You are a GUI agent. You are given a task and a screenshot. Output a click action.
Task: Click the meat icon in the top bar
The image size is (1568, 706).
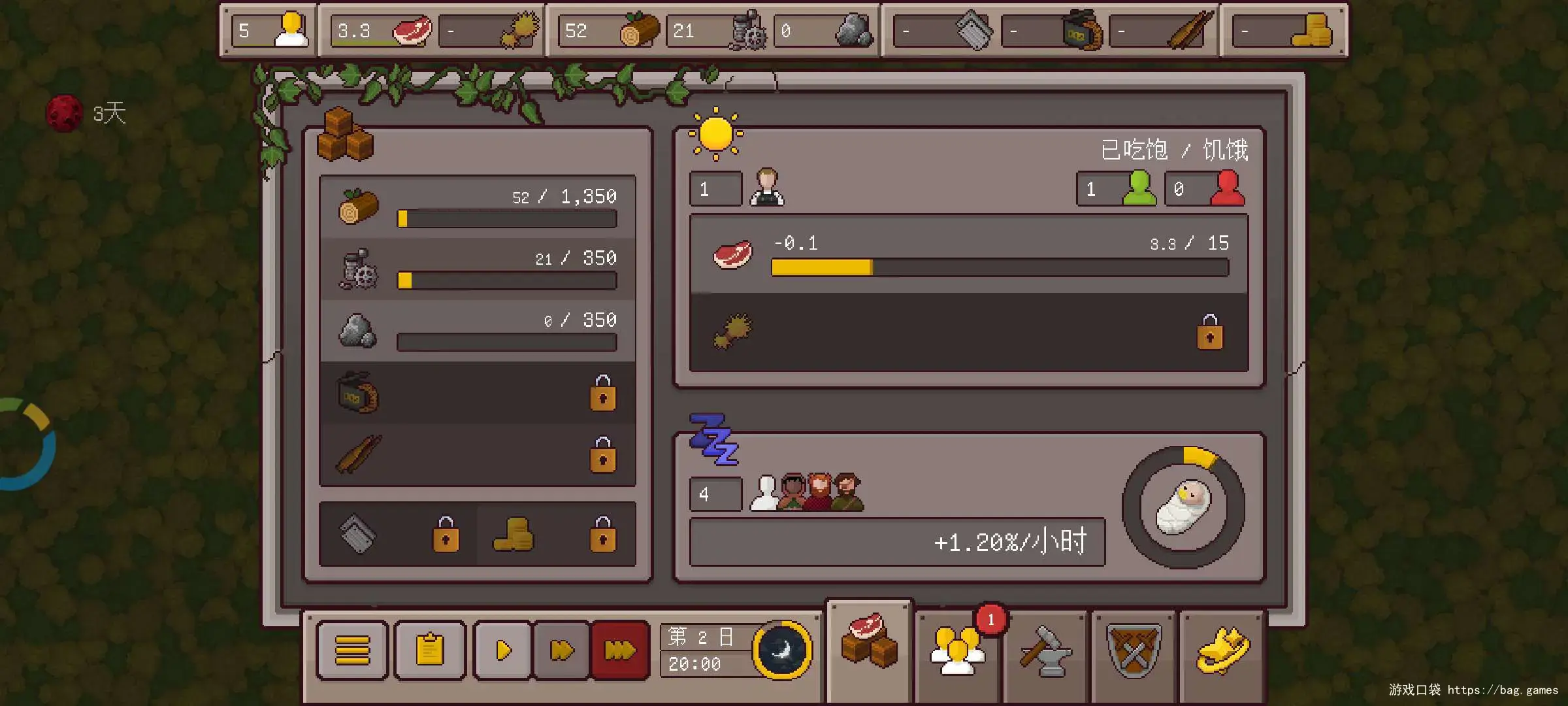tap(410, 29)
